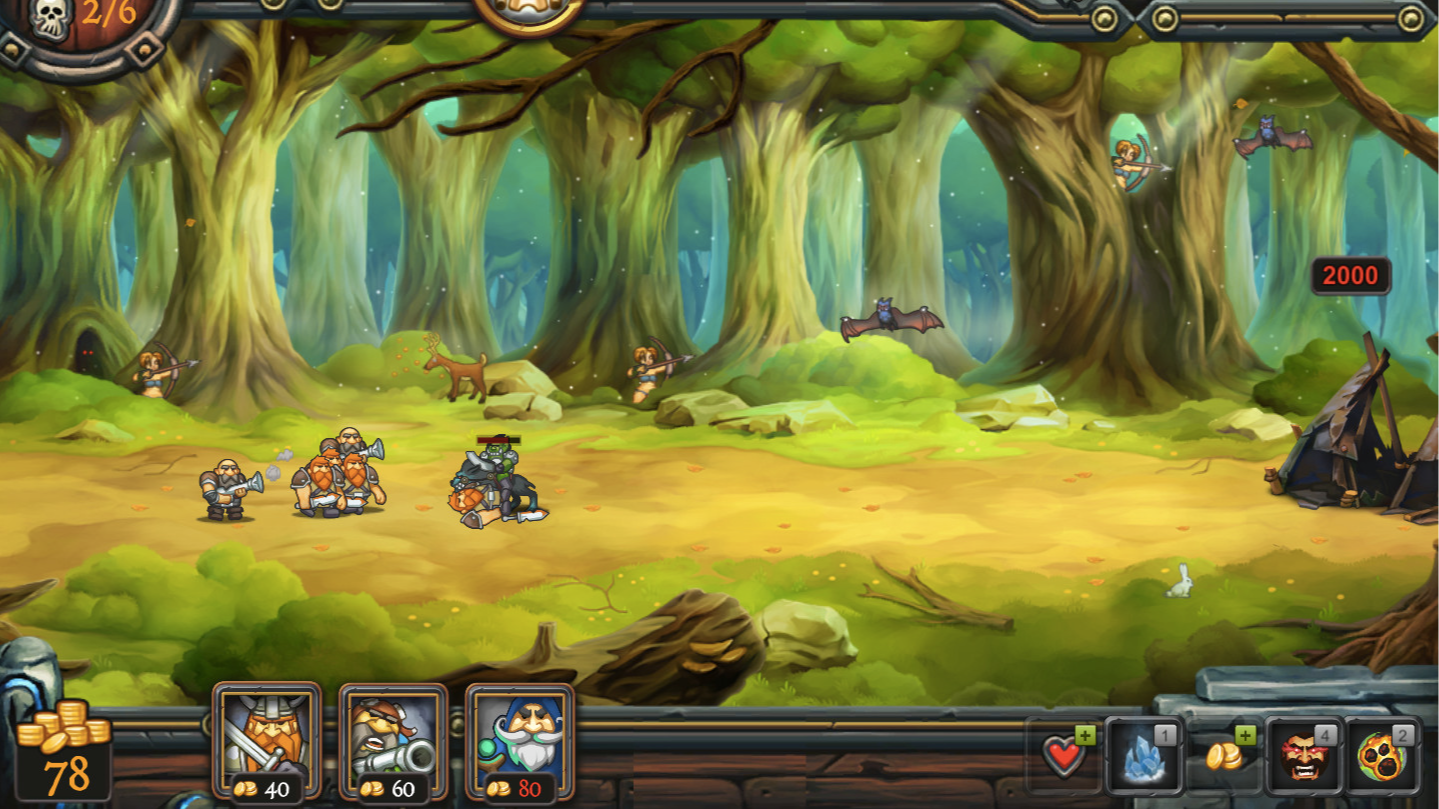Add more health with the heart button
Viewport: 1439px width, 809px height.
click(x=1066, y=755)
